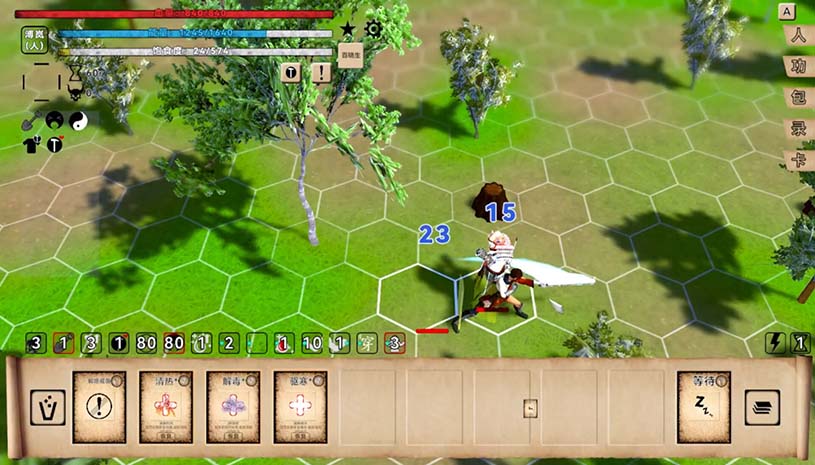Screen dimensions: 815x465
Task: Choose the 驱寒 skill card
Action: pos(300,407)
